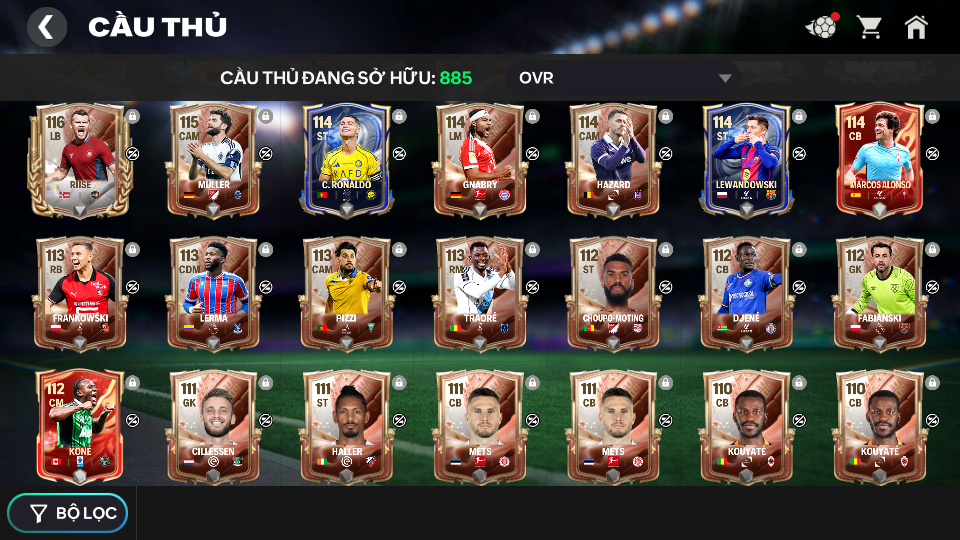Select the Riise 116 LB card
This screenshot has height=540, width=960.
click(79, 158)
